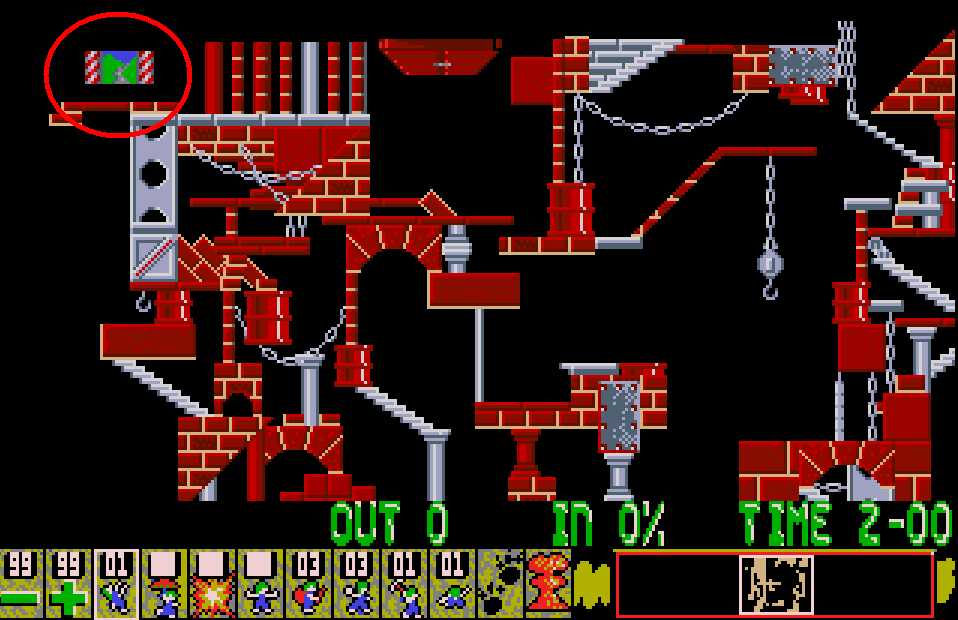
Task: Select the Climber skill
Action: click(116, 584)
